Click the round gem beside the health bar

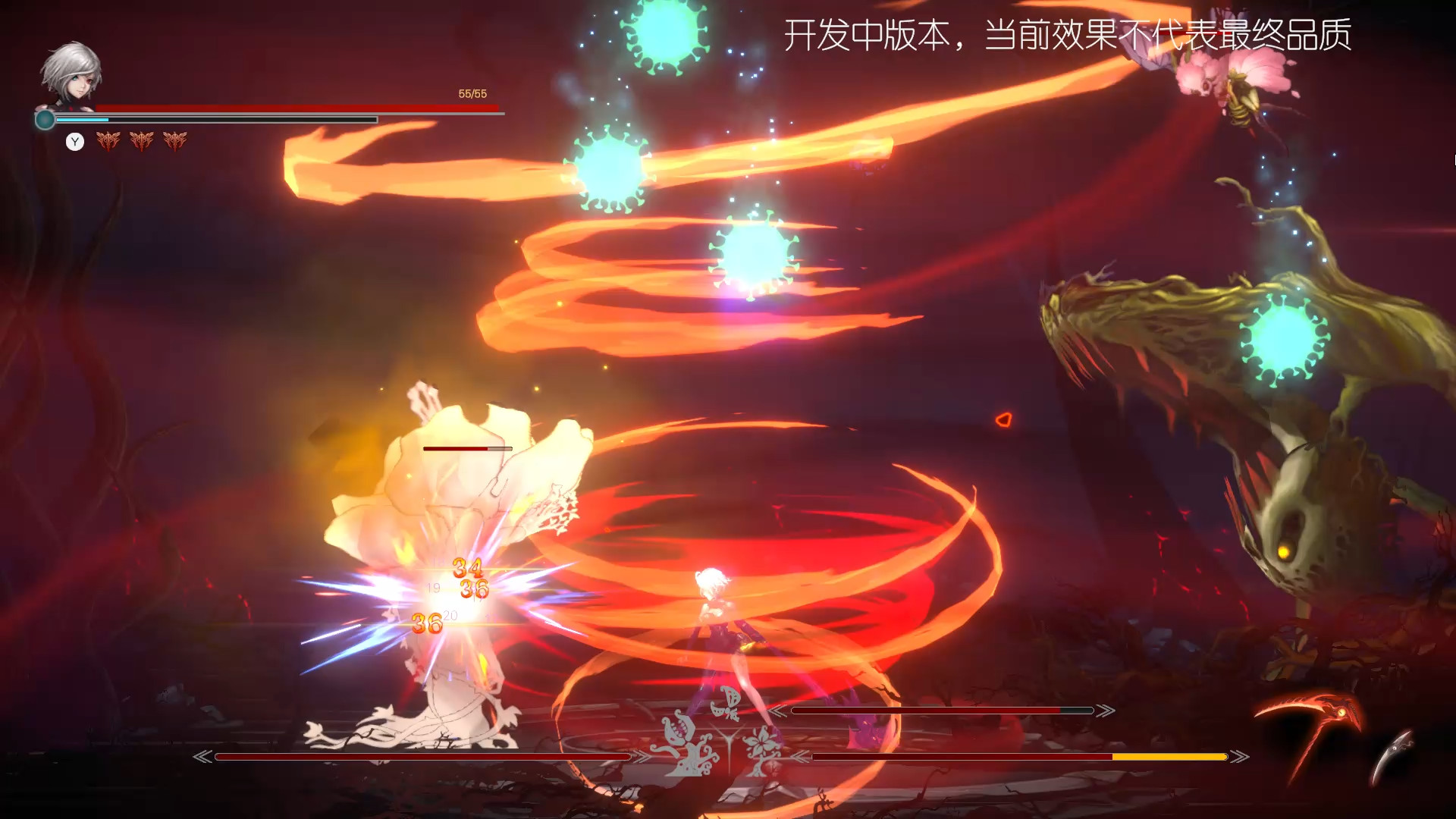[x=45, y=119]
